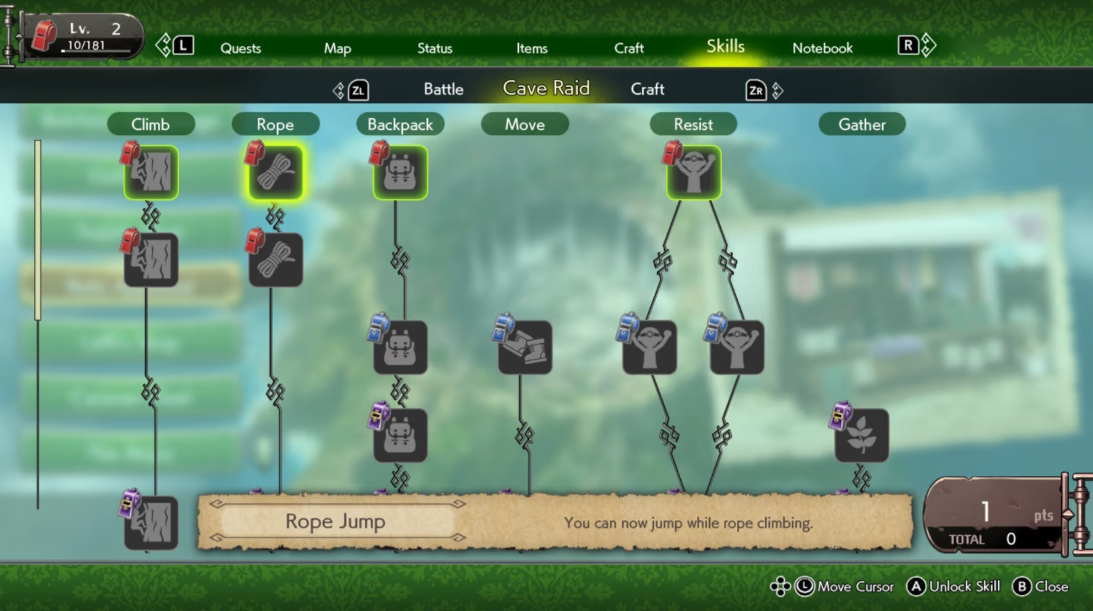1093x611 pixels.
Task: Open the Quests tab
Action: [x=240, y=48]
